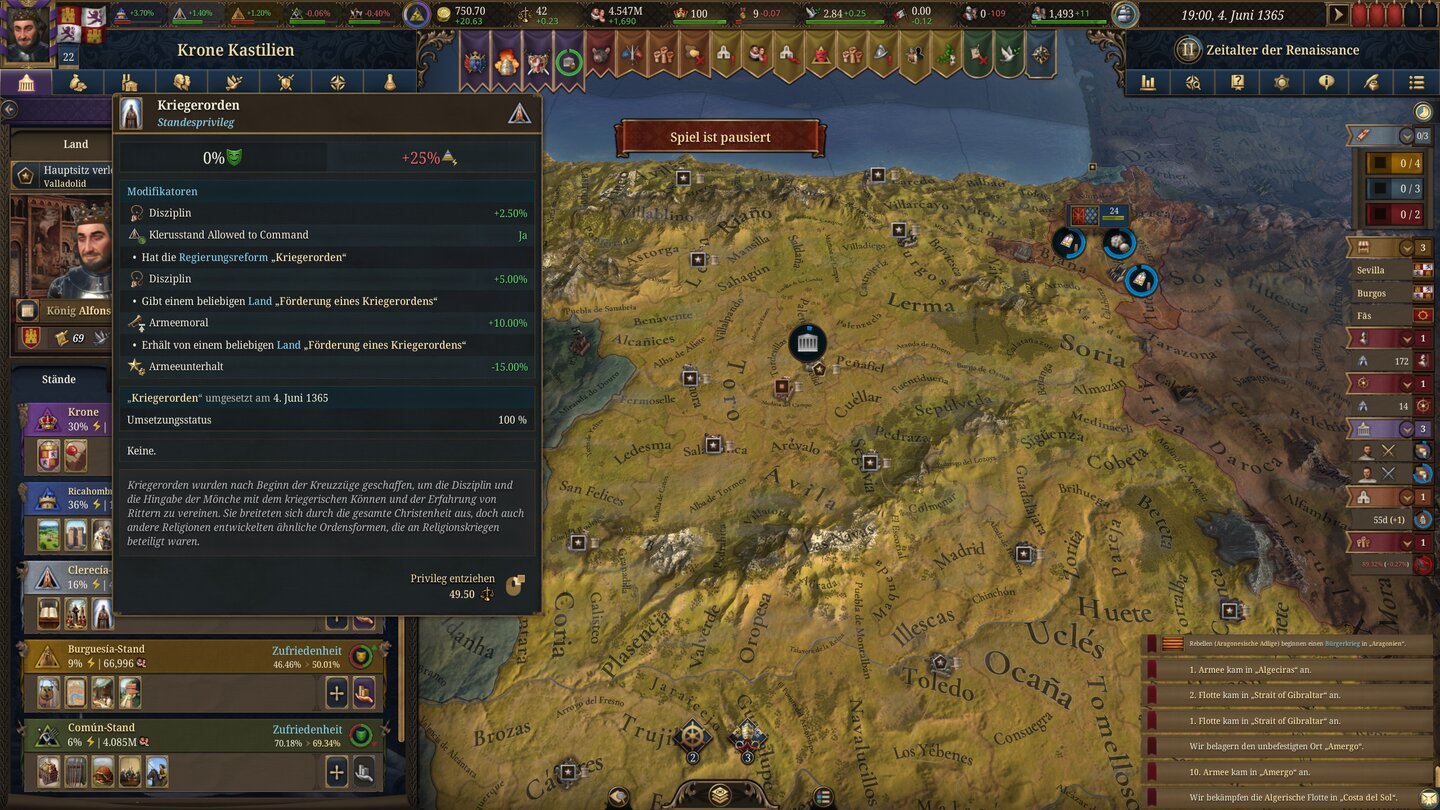Open the economy panel (money bag icon)
1440x810 pixels.
[76, 82]
